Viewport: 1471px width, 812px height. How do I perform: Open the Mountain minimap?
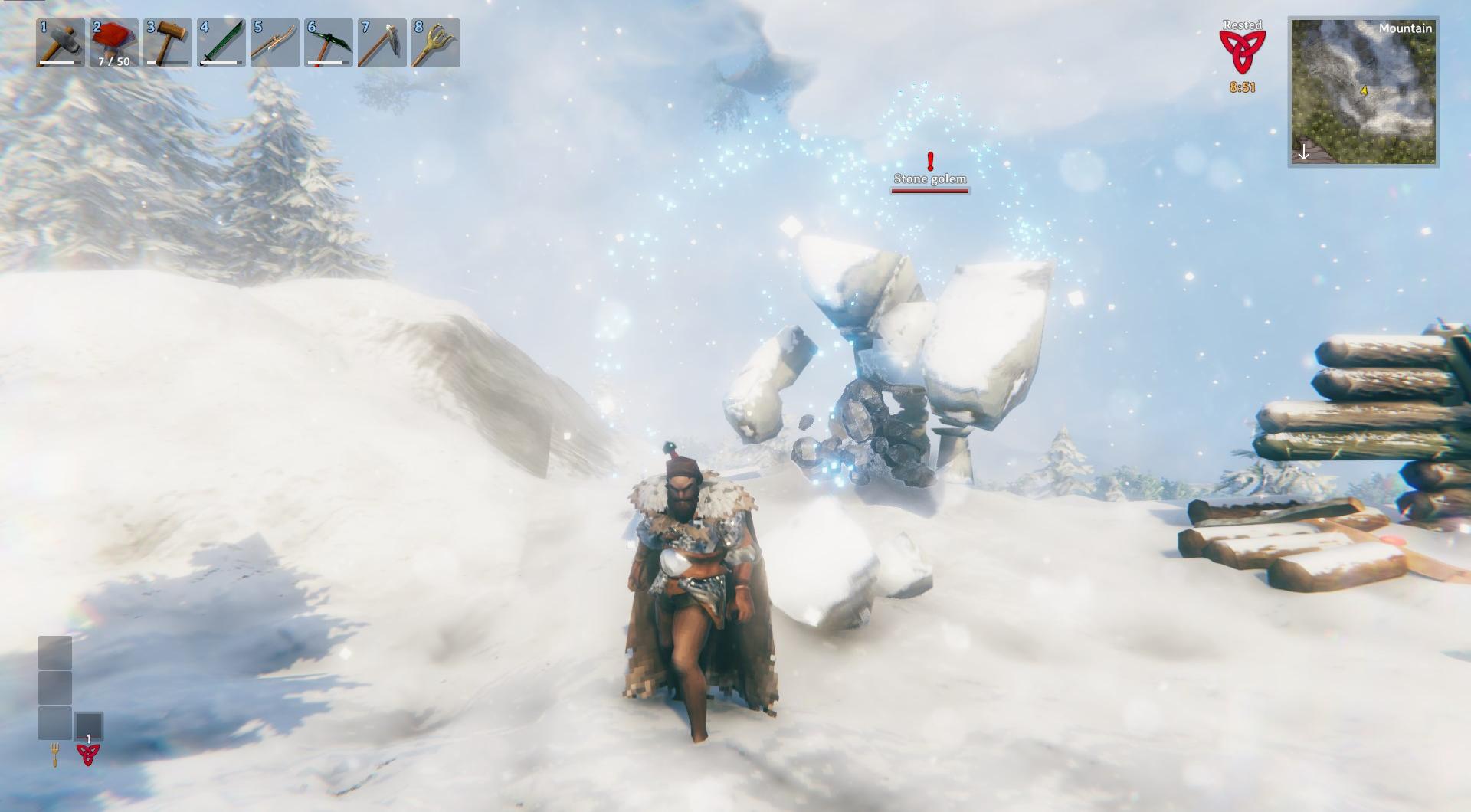point(1363,92)
